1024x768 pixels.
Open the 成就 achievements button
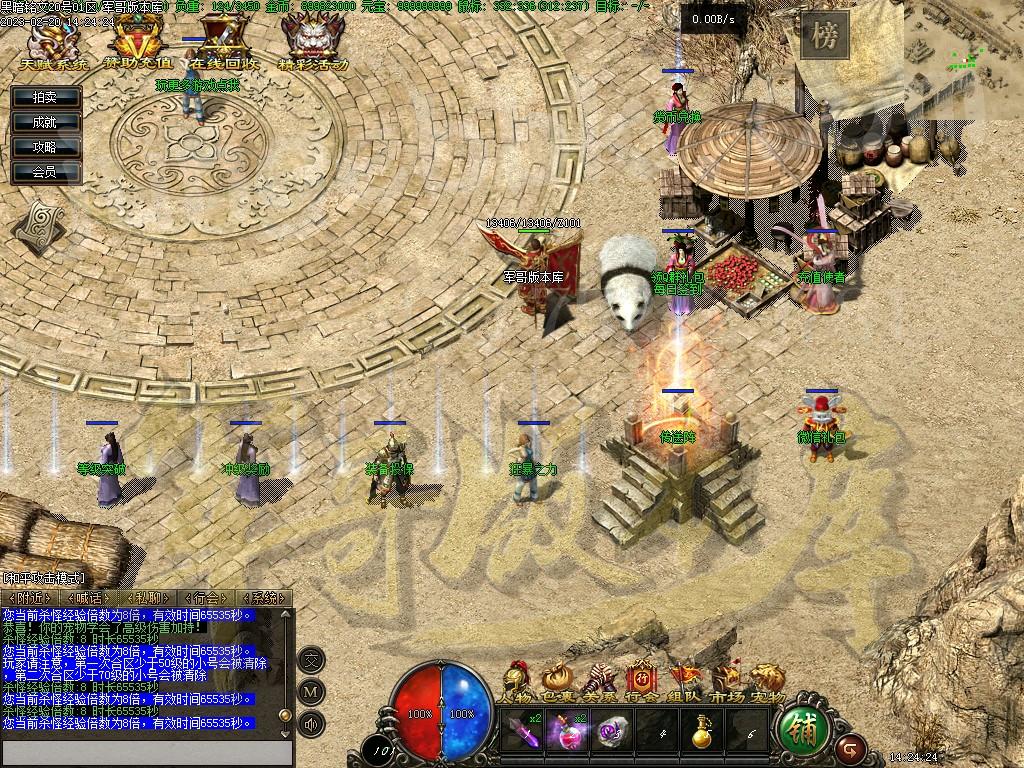[x=45, y=122]
